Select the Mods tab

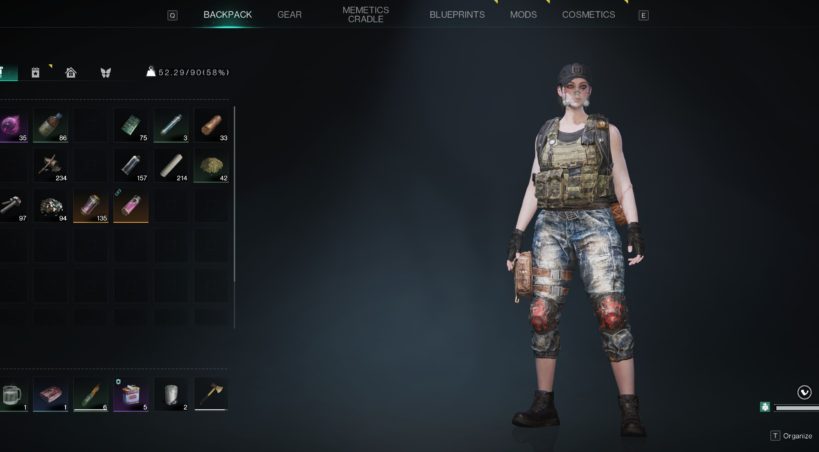pos(523,15)
